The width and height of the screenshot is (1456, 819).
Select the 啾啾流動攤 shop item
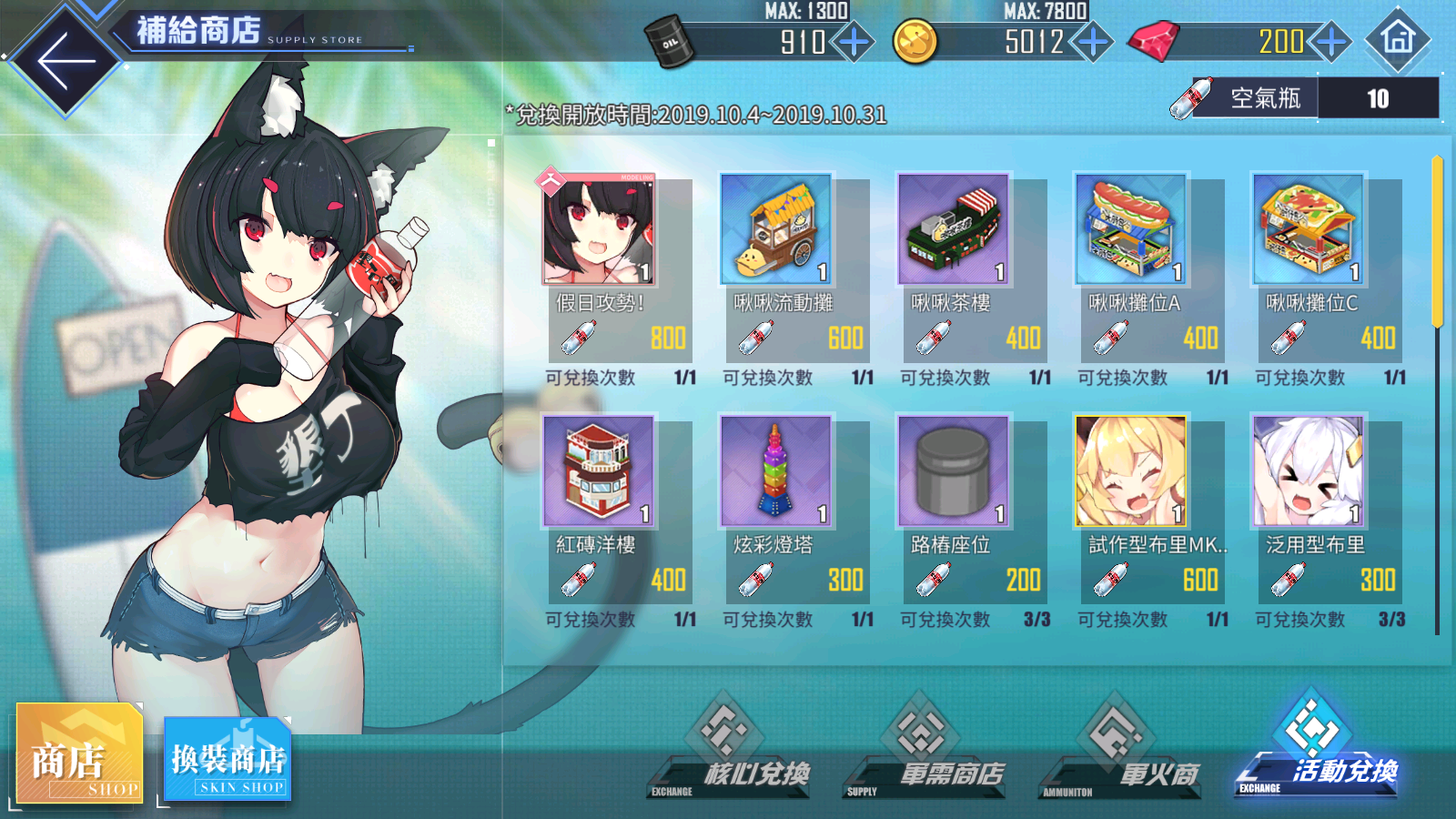(775, 227)
